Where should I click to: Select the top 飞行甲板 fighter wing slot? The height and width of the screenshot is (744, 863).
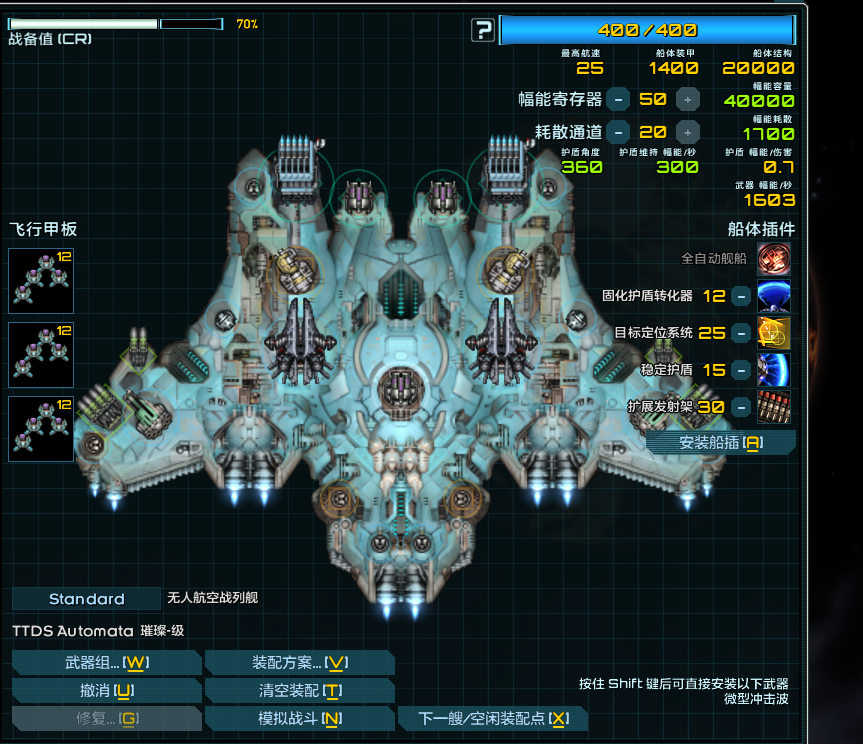[41, 281]
